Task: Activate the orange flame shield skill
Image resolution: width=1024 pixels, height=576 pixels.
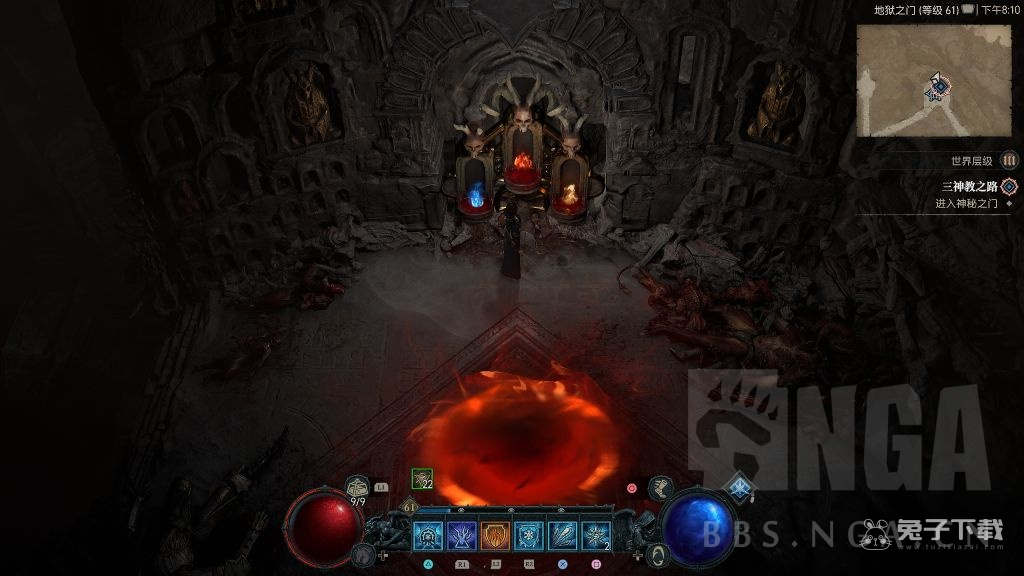Action: (x=495, y=536)
